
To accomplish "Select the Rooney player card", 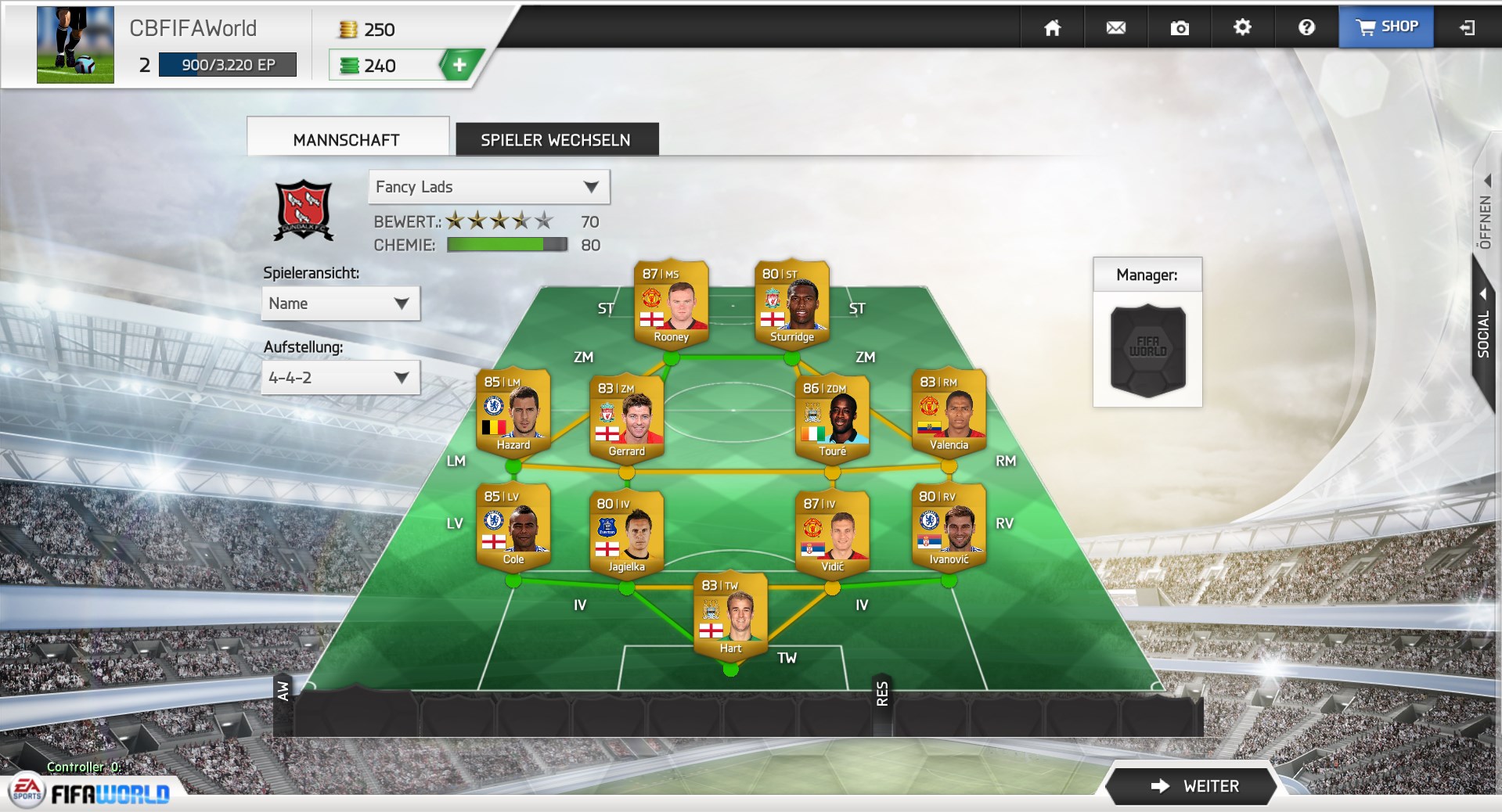I will [x=671, y=304].
